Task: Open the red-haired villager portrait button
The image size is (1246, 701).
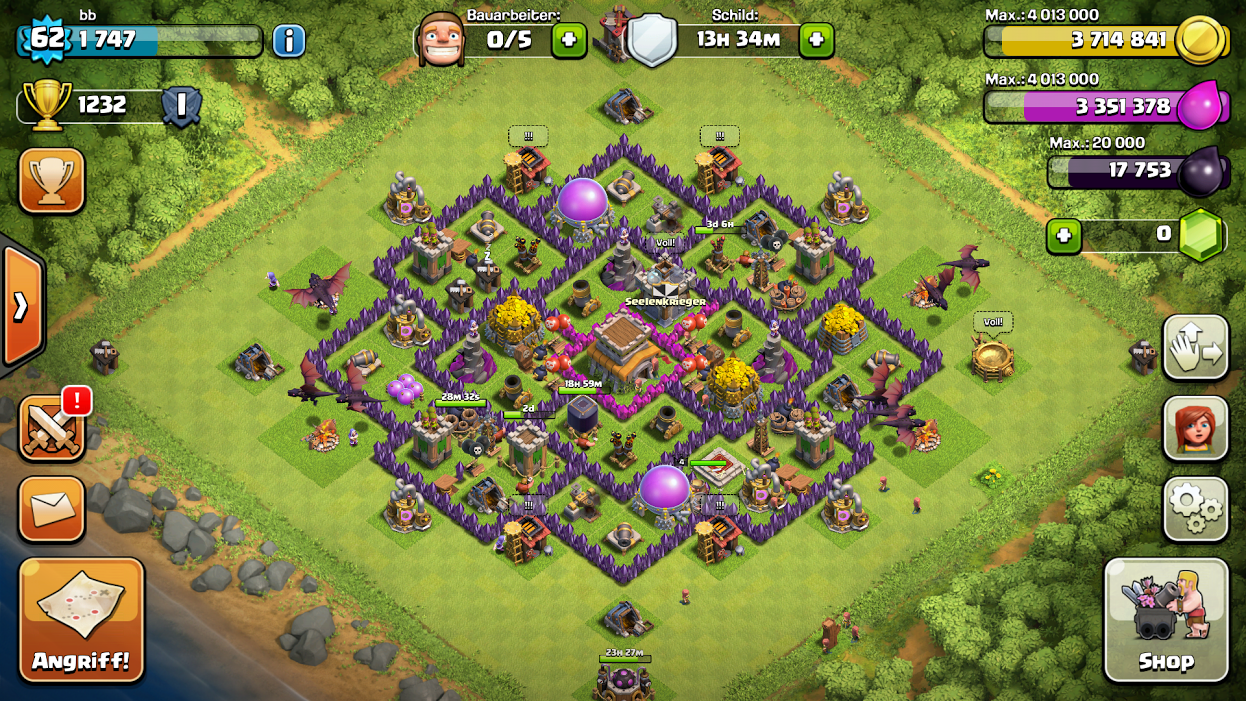Action: tap(1195, 428)
